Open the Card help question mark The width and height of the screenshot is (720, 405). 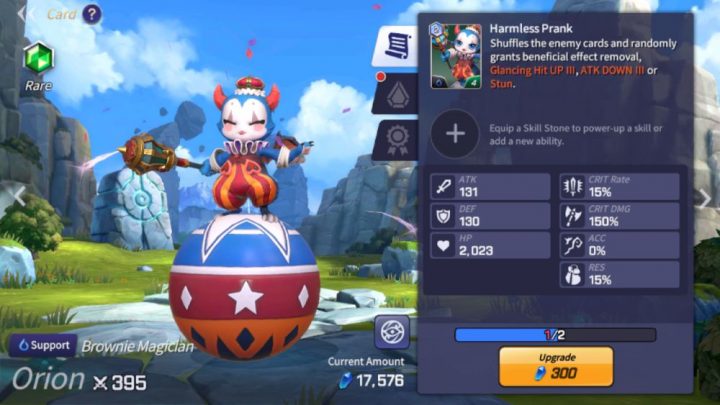coord(91,14)
